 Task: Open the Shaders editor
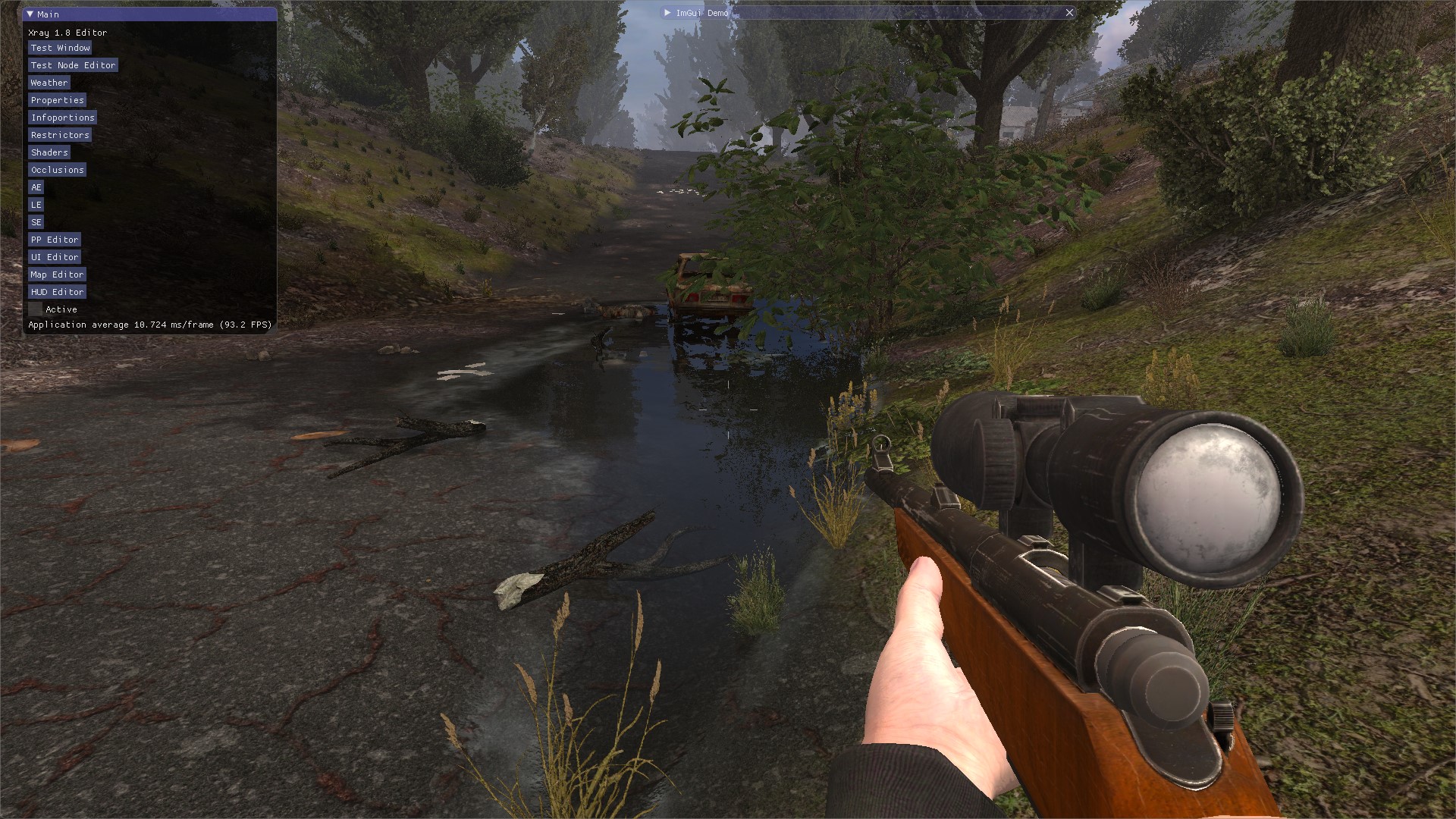pos(49,152)
